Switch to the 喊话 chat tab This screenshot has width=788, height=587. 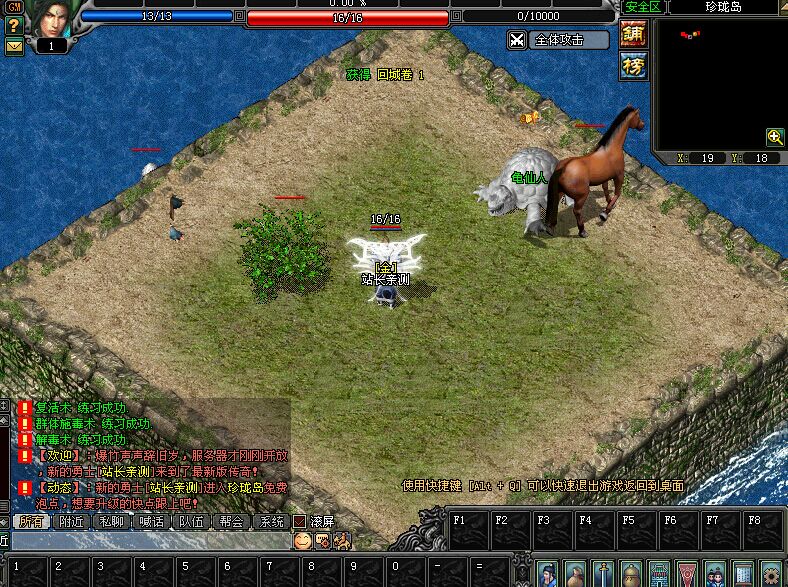tap(151, 521)
